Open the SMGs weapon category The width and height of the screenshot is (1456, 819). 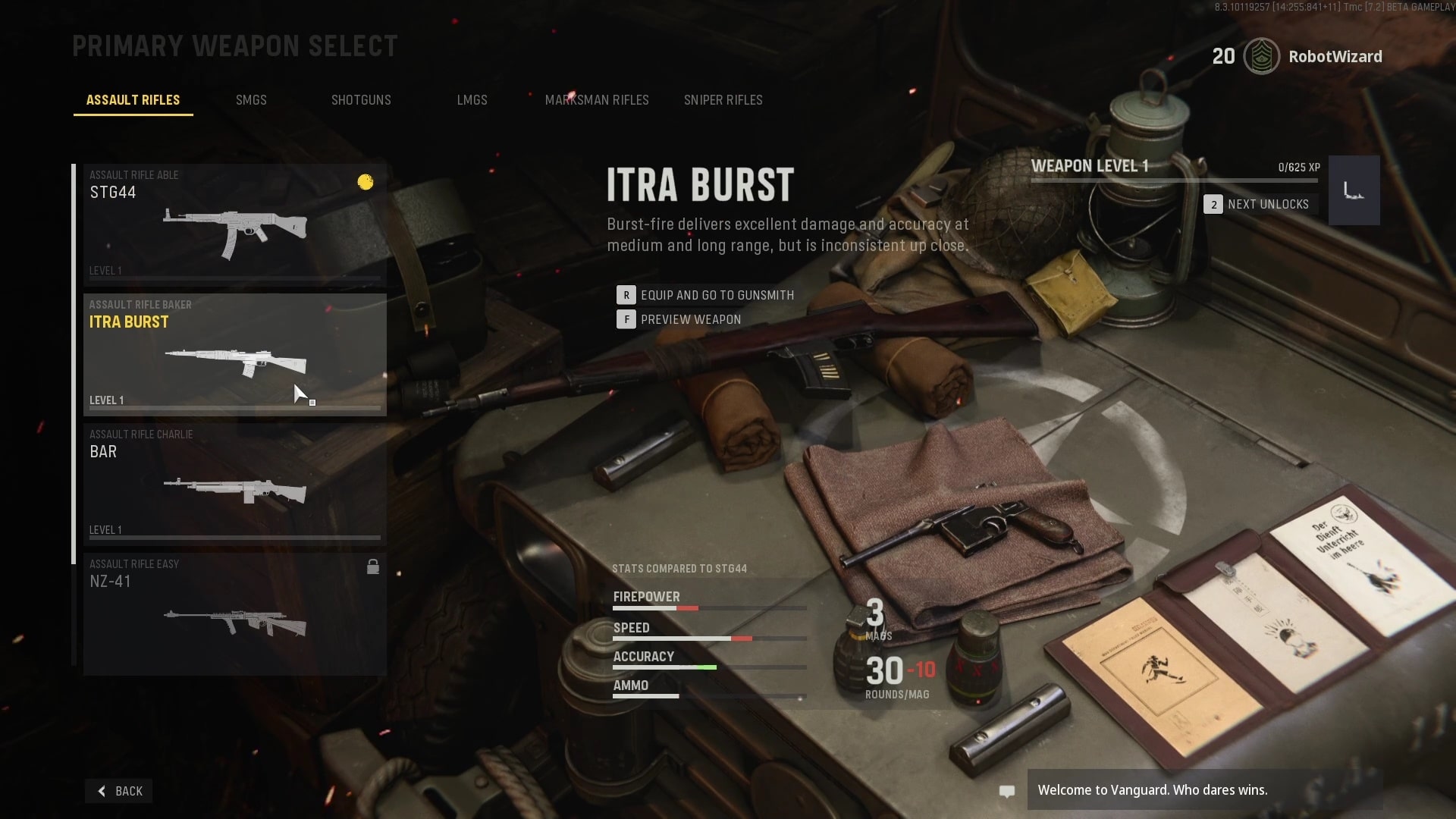[x=251, y=100]
